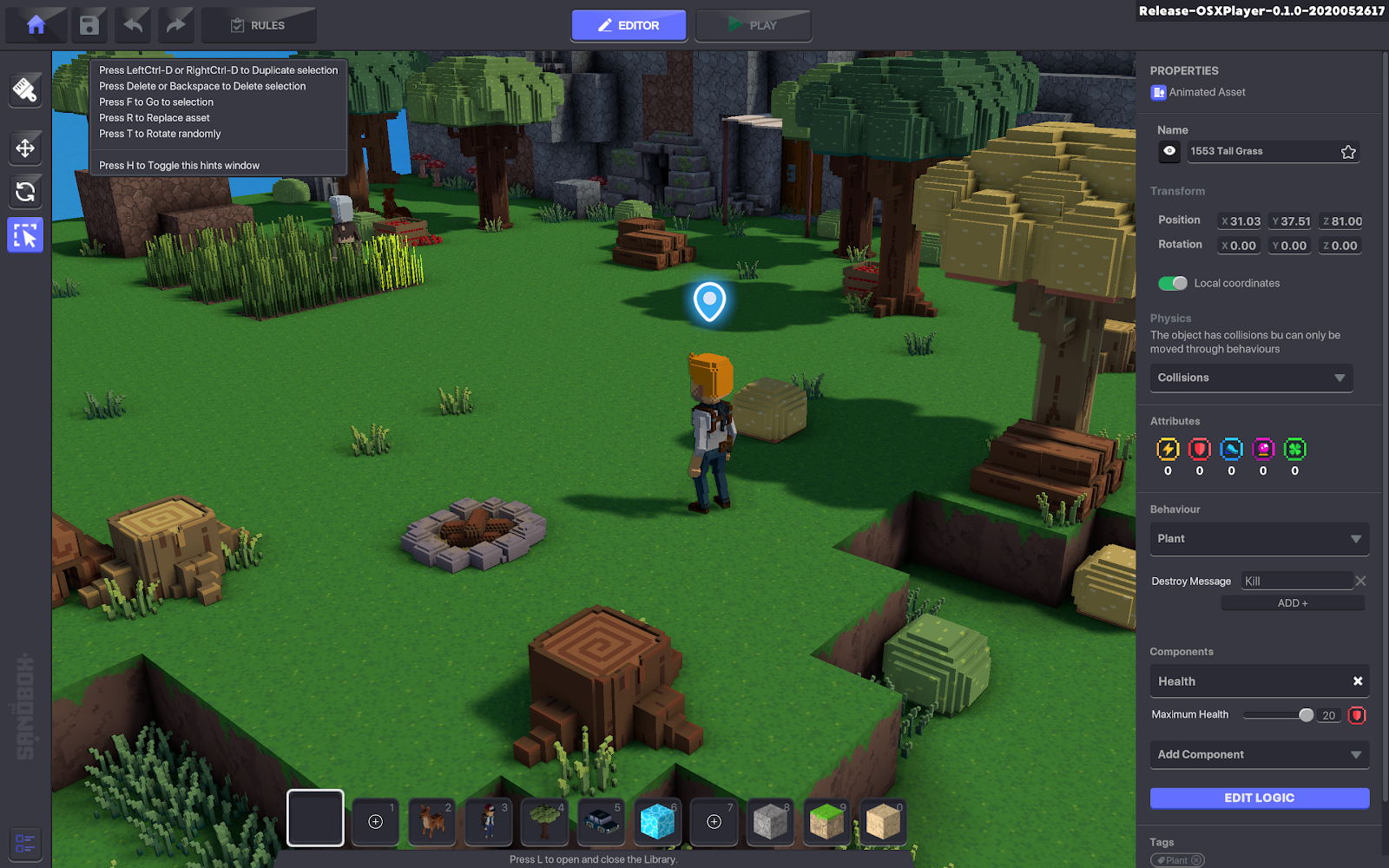Redo the last action
The image size is (1389, 868).
tap(175, 25)
